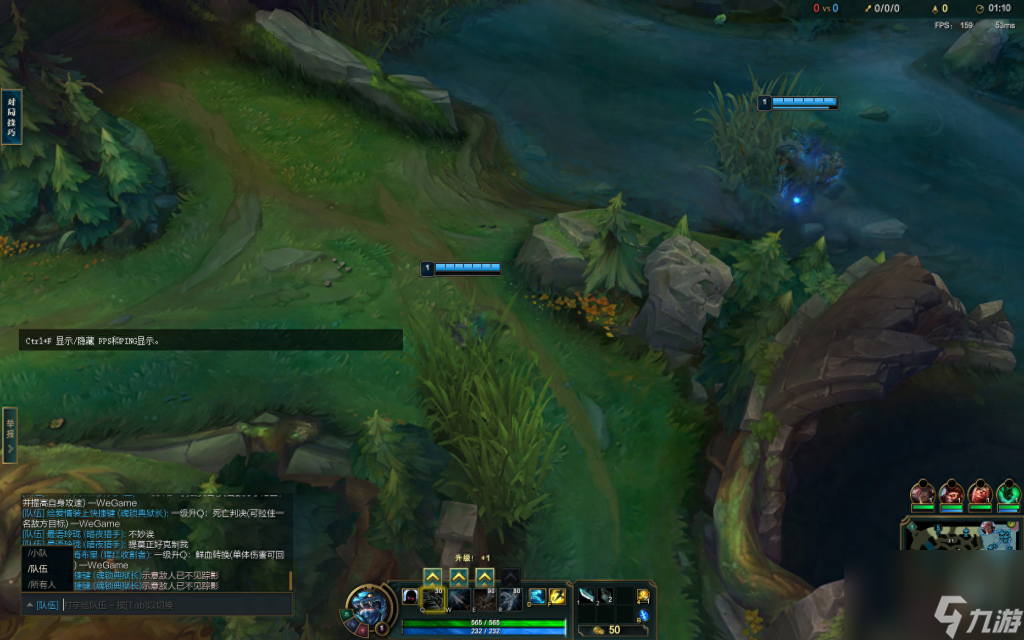
Task: Open the 对局技巧 side tab
Action: tap(11, 117)
